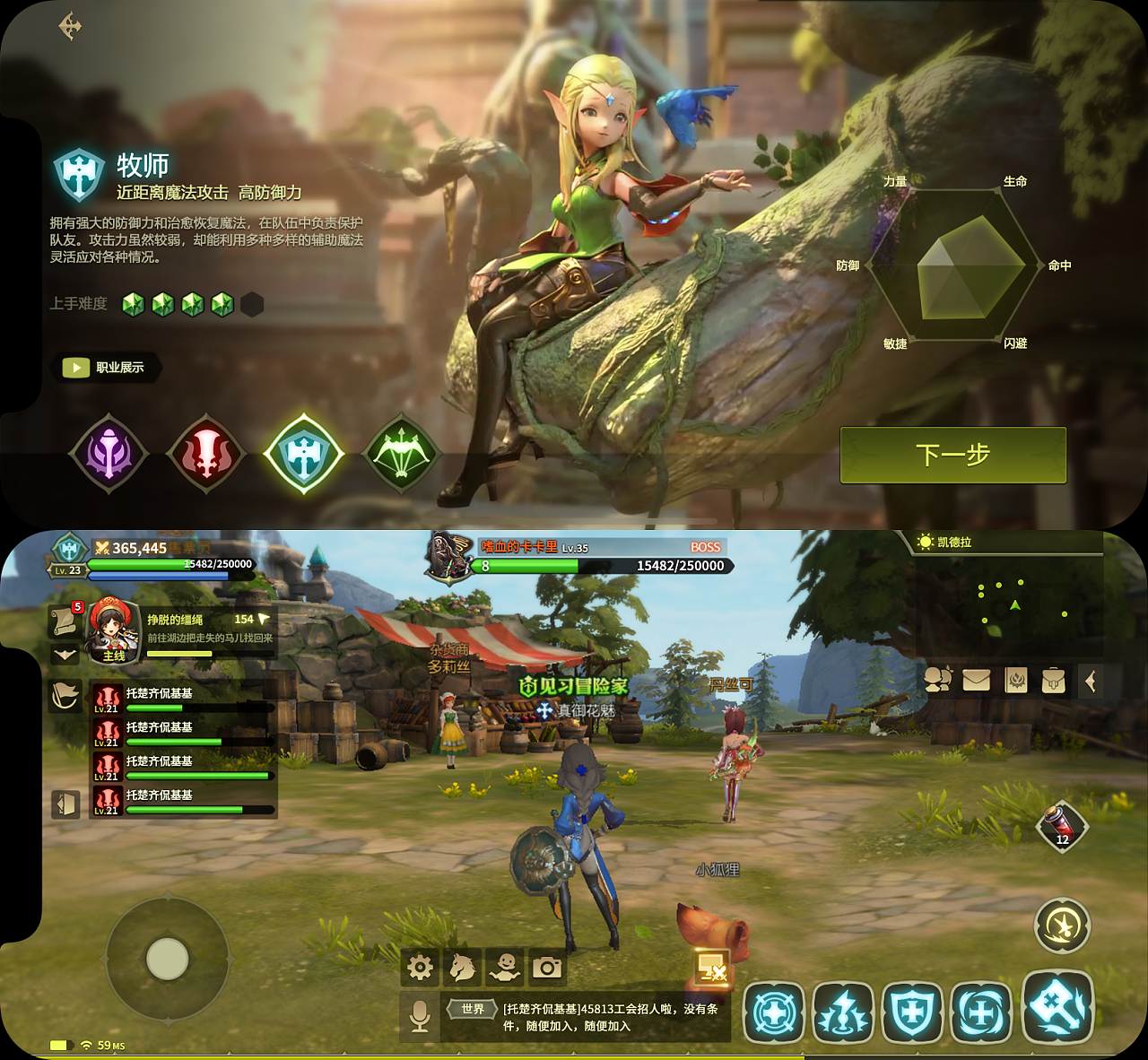Select the green bow archer class emblem

point(401,454)
